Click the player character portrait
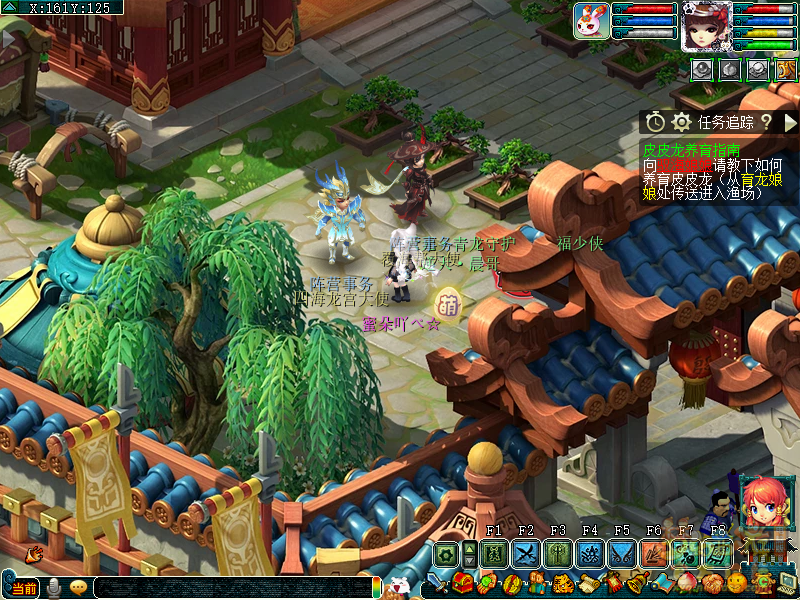This screenshot has width=800, height=600. (x=706, y=26)
